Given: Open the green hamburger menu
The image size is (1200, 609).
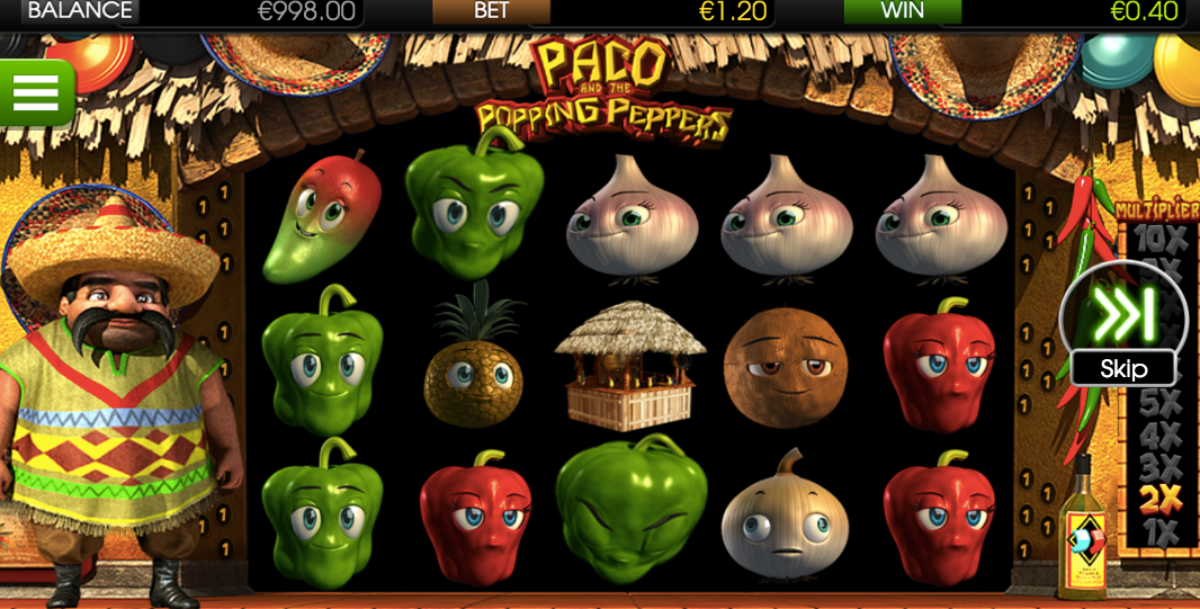Looking at the screenshot, I should click(x=36, y=92).
